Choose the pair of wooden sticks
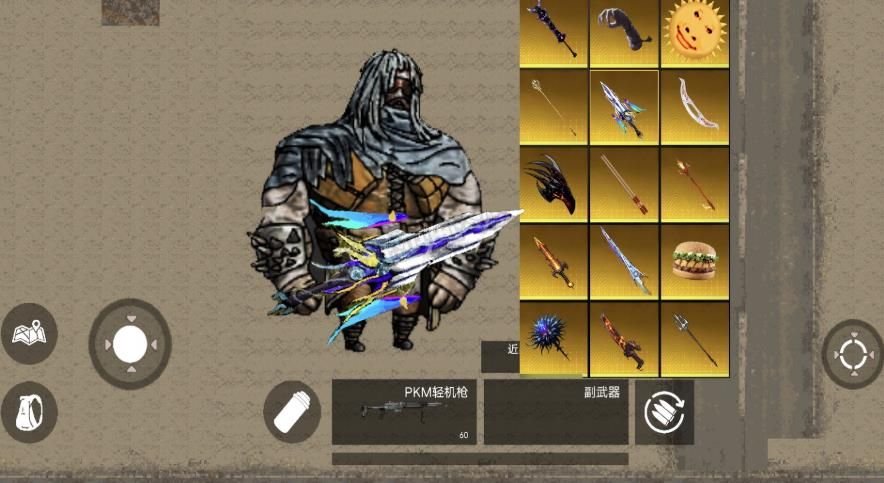The image size is (884, 483). pos(624,184)
